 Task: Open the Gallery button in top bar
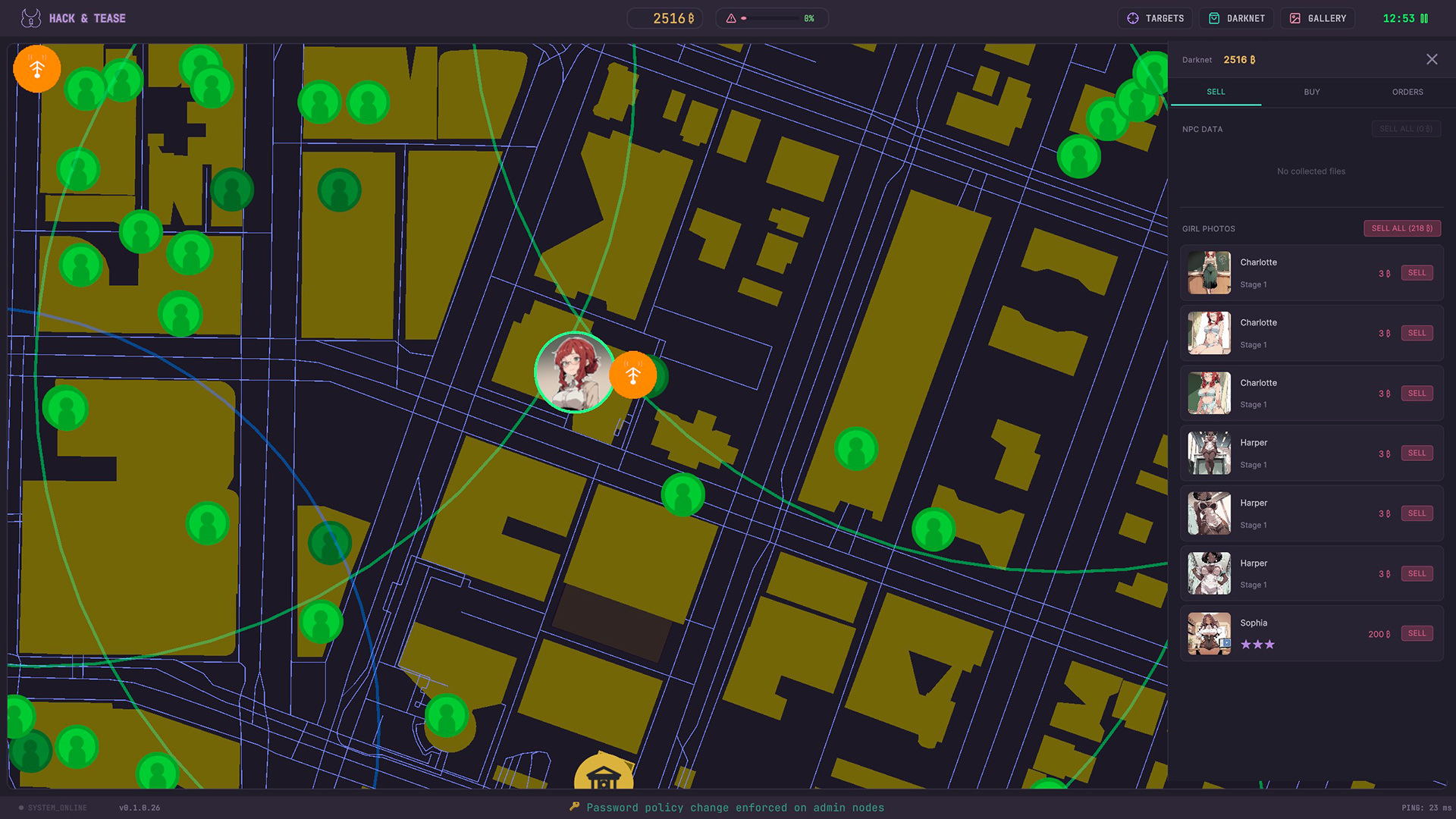(x=1318, y=18)
